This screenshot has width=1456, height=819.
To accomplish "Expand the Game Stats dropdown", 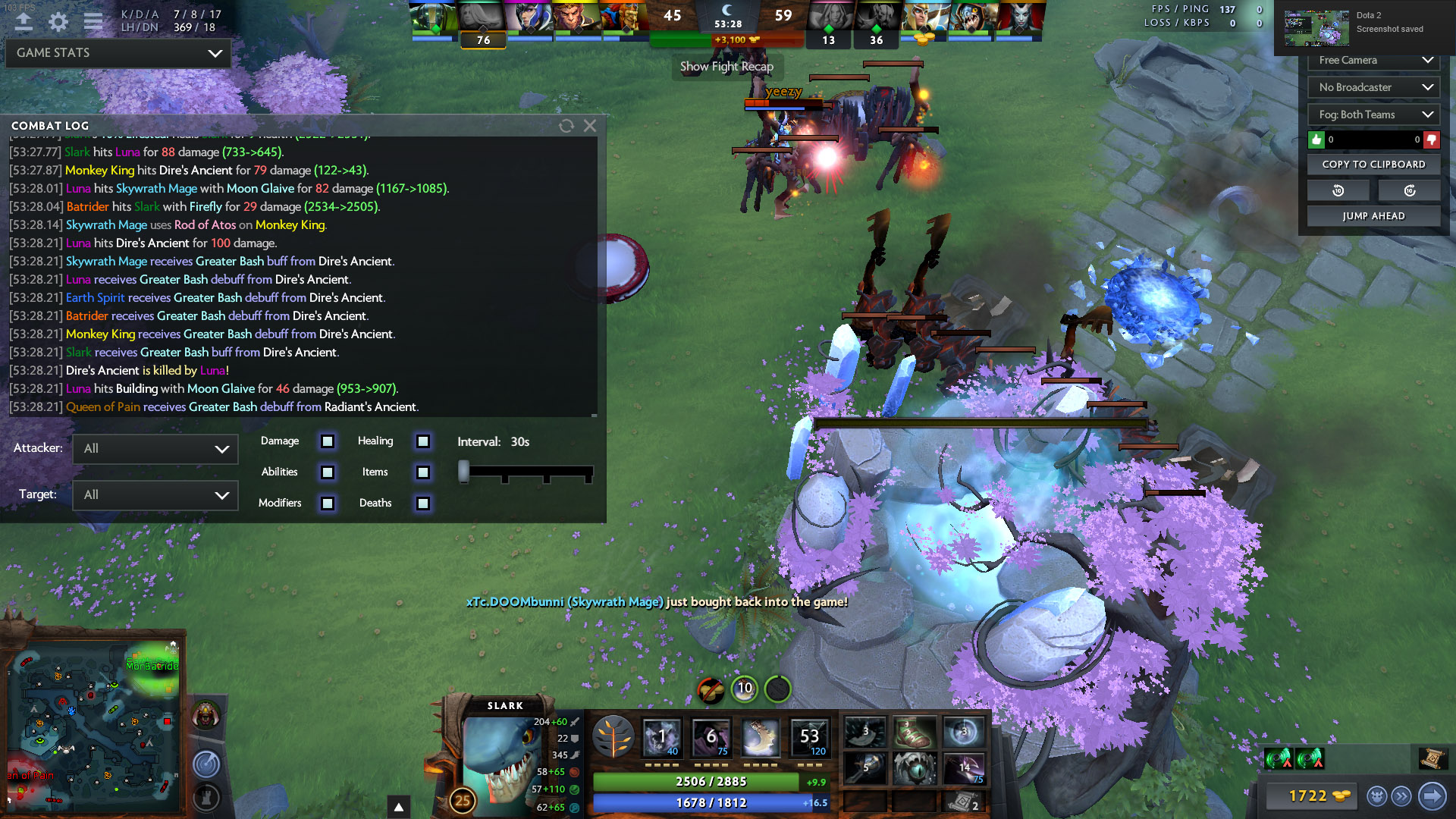I will point(118,53).
